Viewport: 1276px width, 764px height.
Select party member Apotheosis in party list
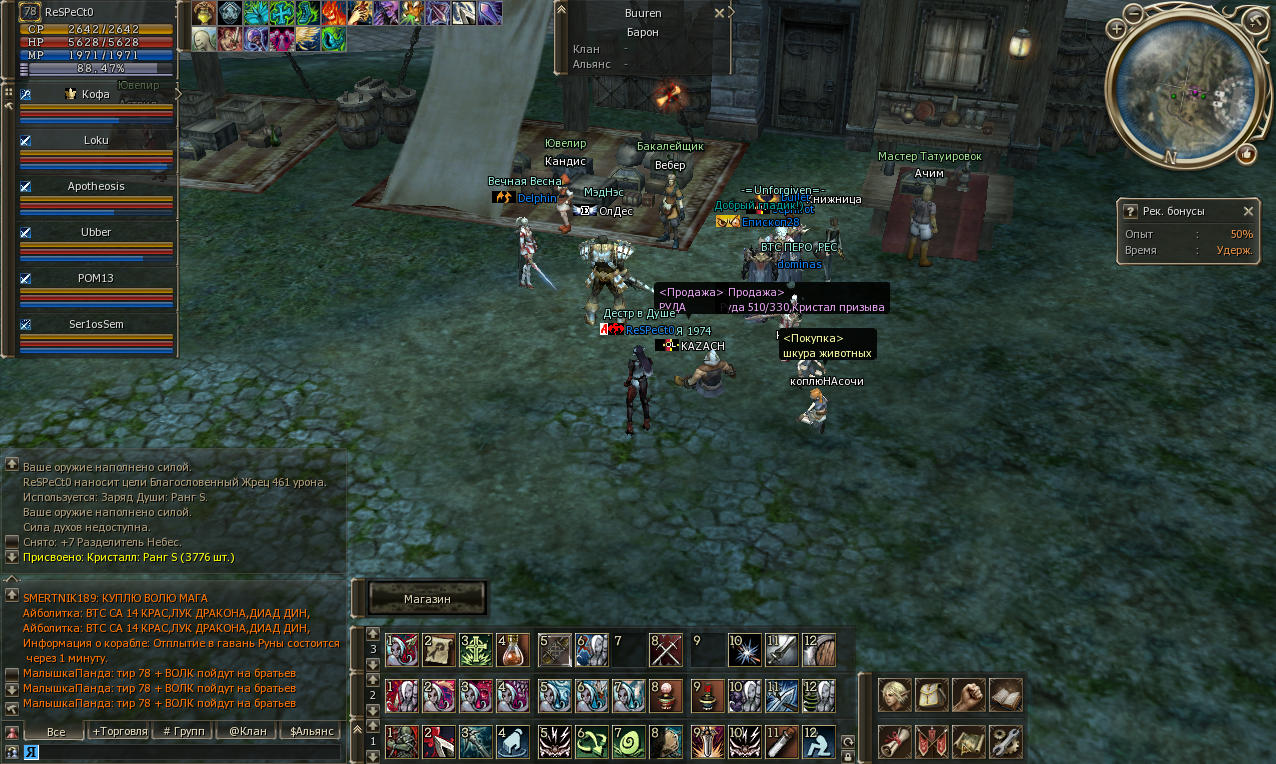pyautogui.click(x=96, y=187)
